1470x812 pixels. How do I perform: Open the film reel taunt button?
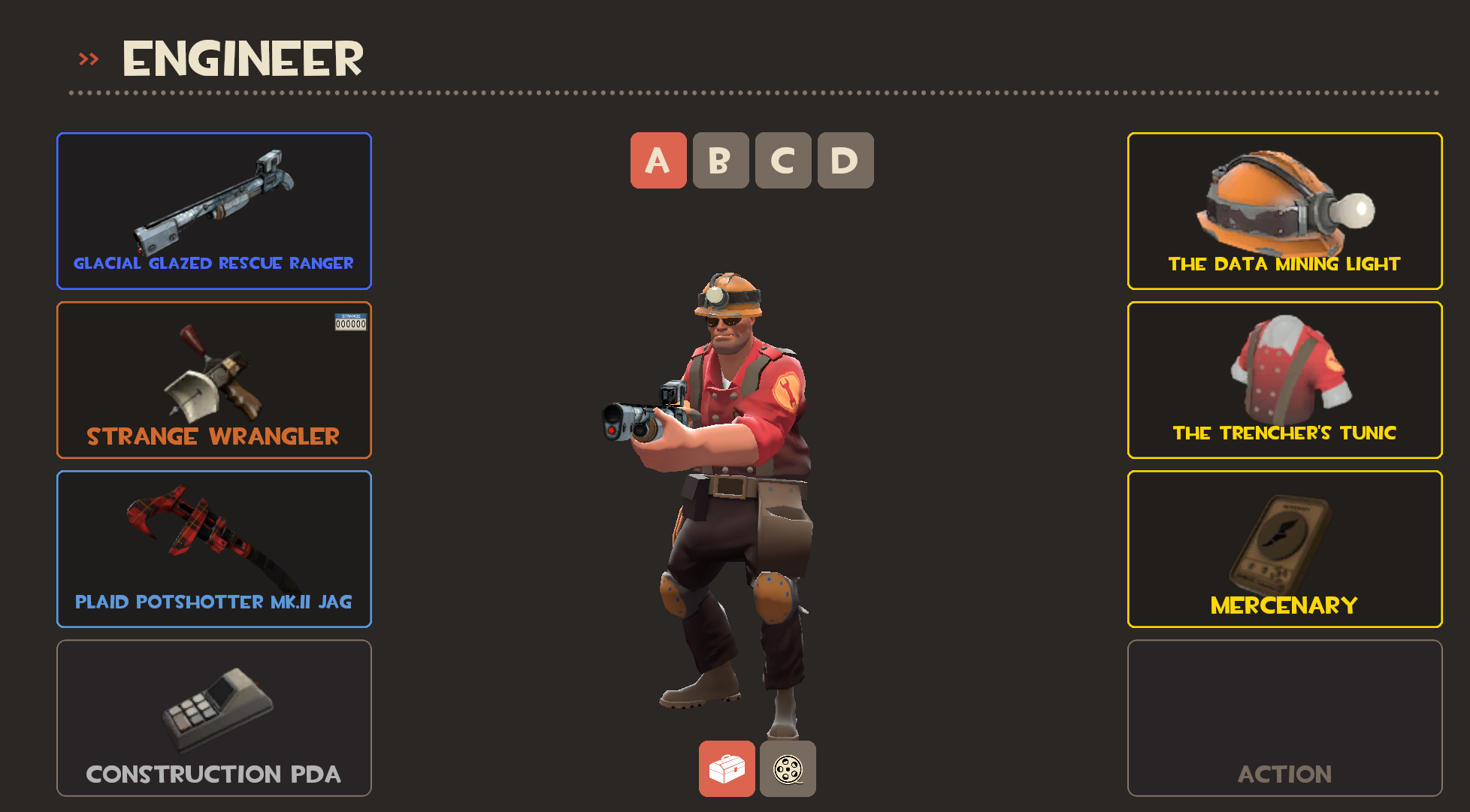pyautogui.click(x=788, y=768)
